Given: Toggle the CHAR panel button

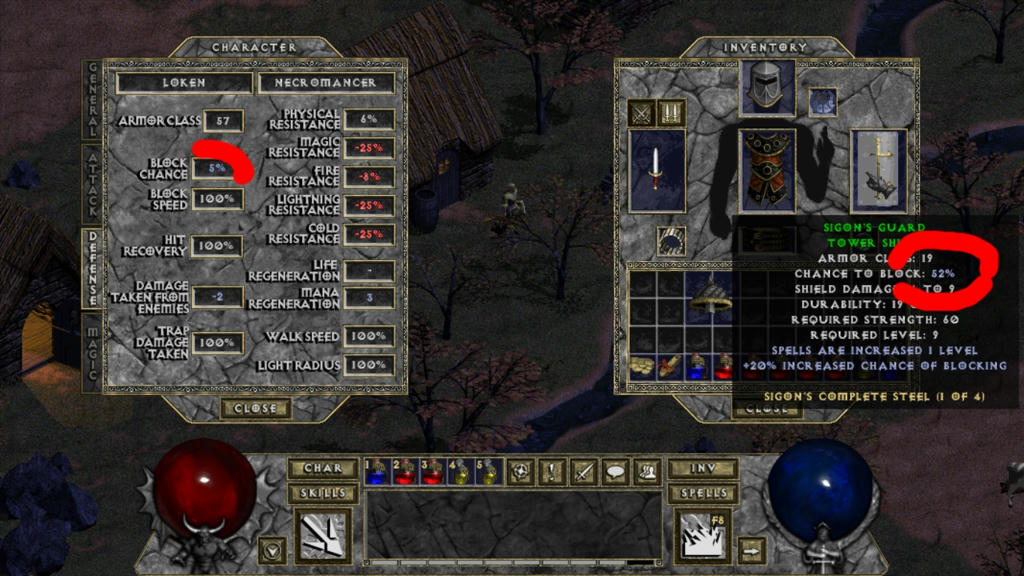Looking at the screenshot, I should [x=322, y=468].
